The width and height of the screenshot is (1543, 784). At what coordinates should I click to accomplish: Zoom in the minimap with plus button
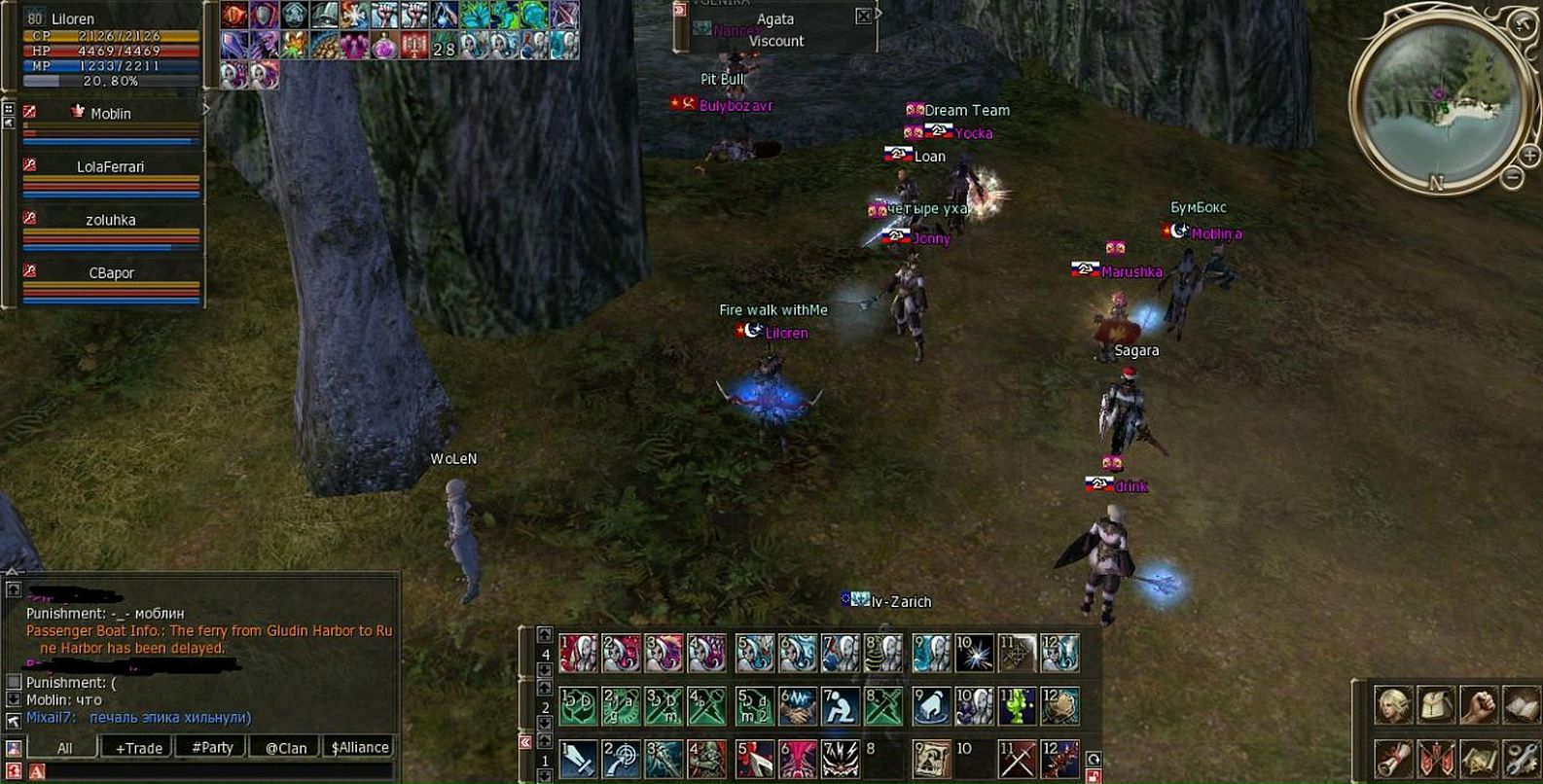[x=1528, y=156]
